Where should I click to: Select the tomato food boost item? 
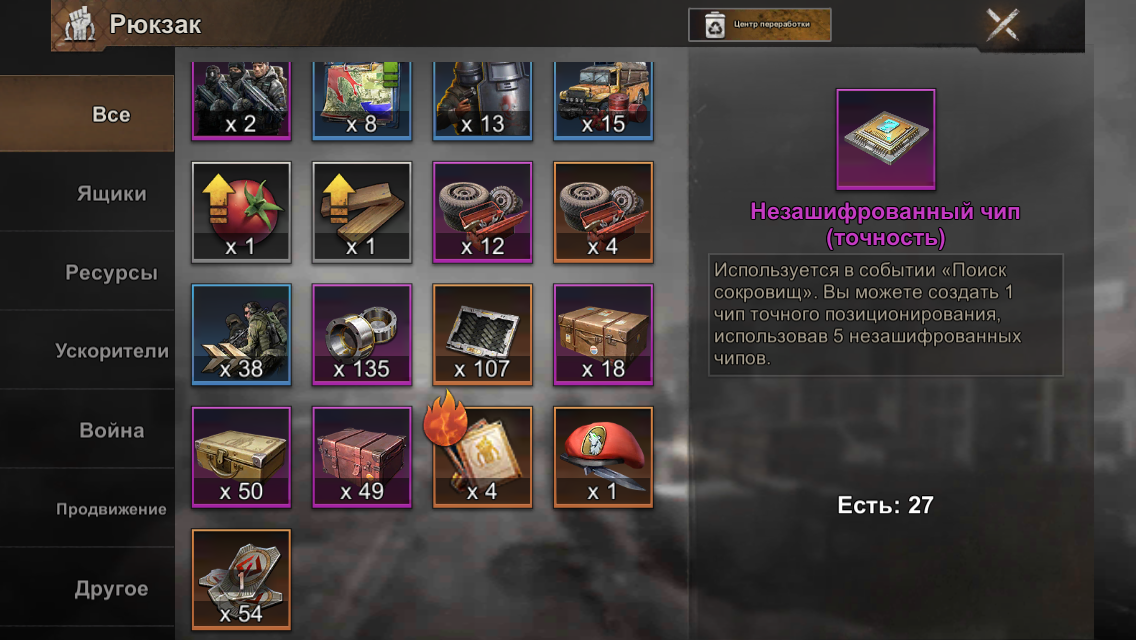241,212
